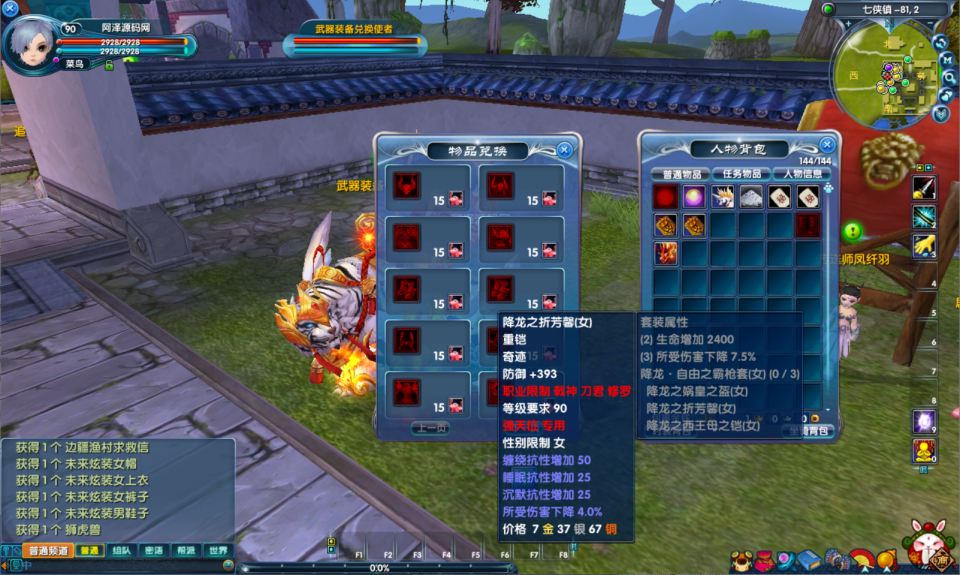The height and width of the screenshot is (575, 960).
Task: Use the yellow hand skill in slot 3
Action: point(923,243)
